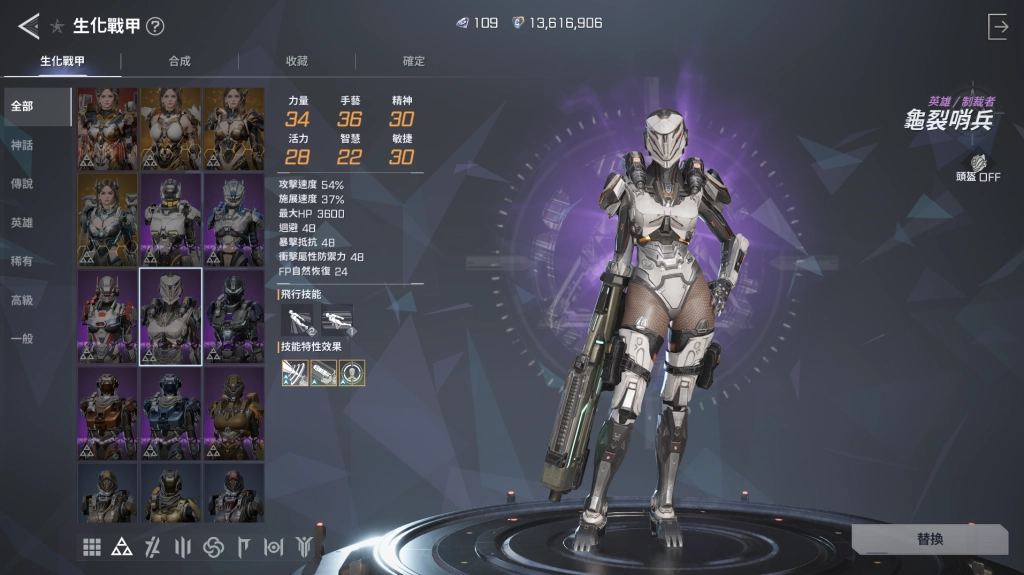Go back using the top-left arrow
1024x575 pixels.
(x=28, y=26)
